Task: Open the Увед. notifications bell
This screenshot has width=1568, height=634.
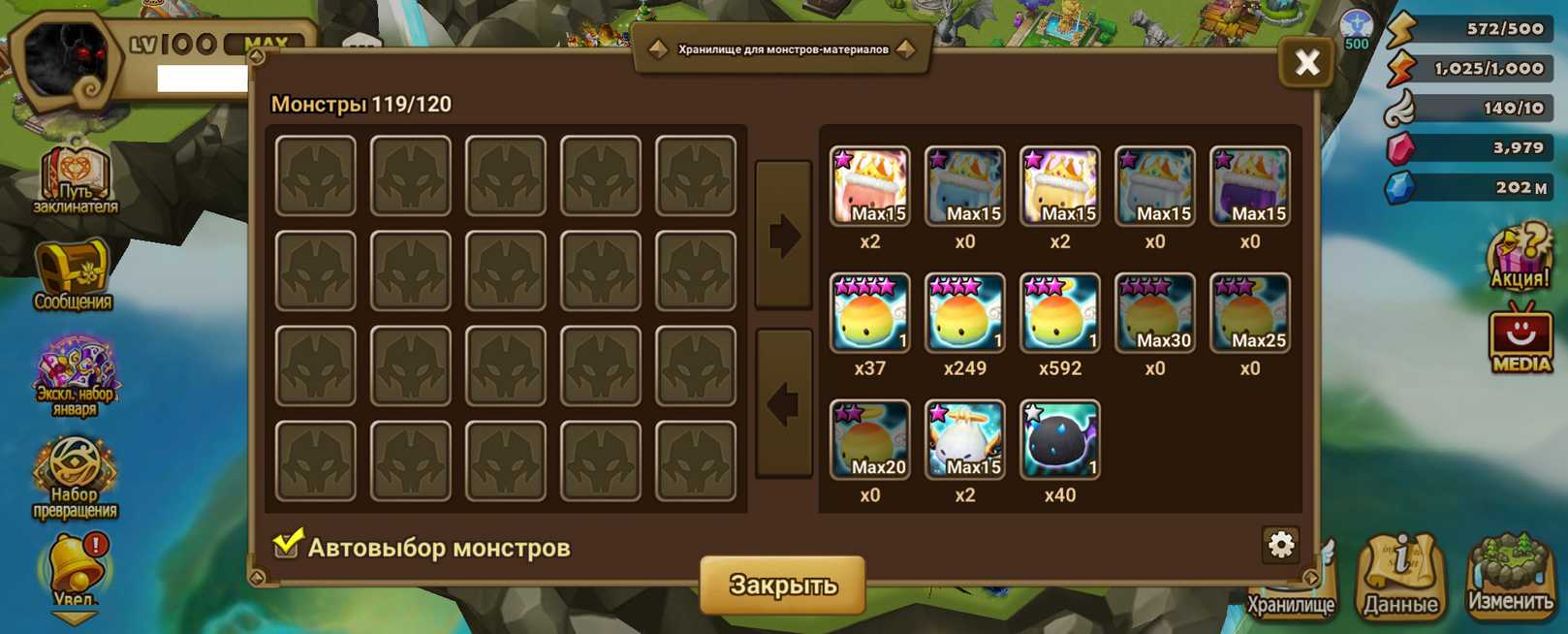Action: pos(75,572)
